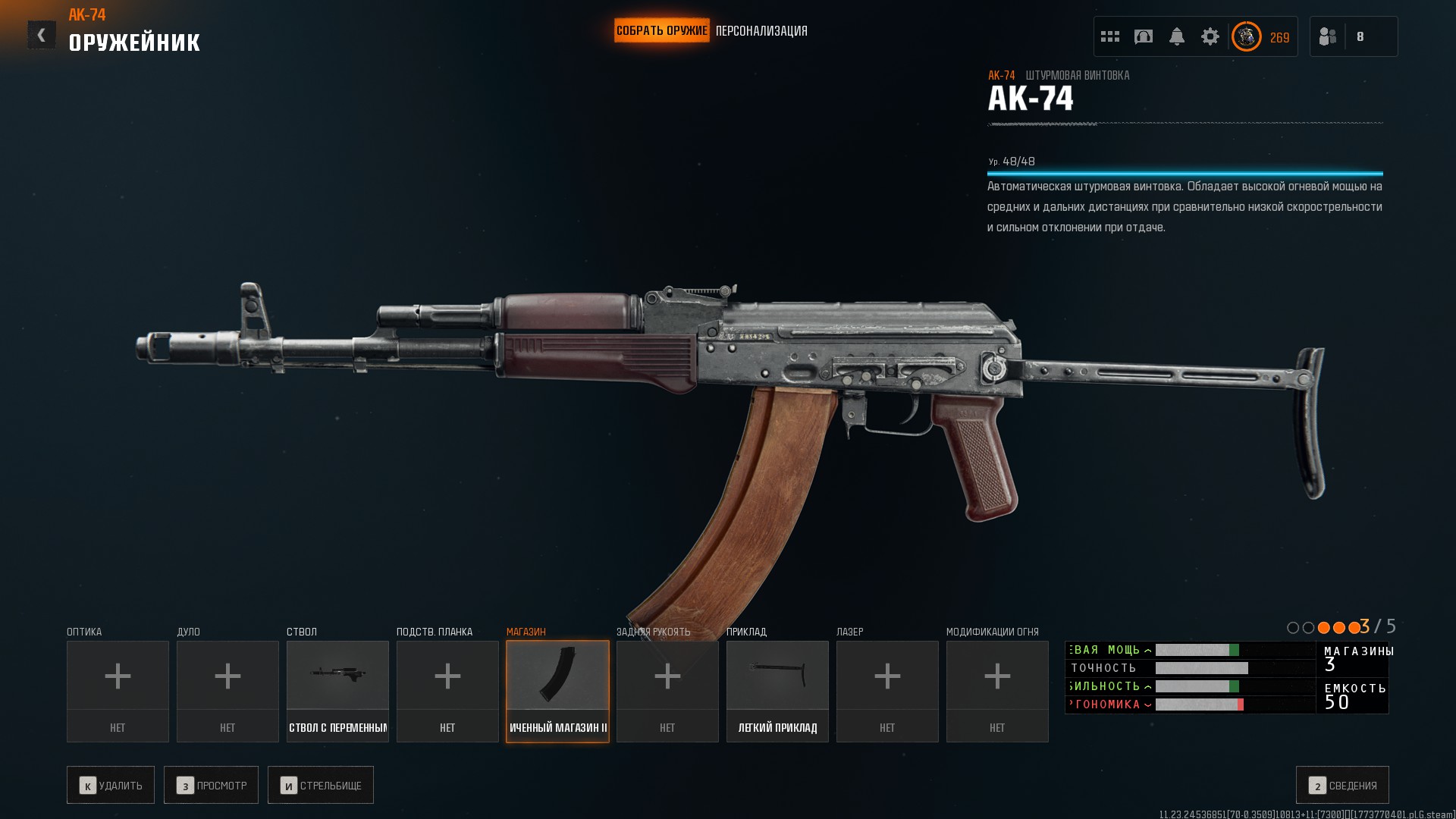Show weapon details via Сведения
Screen dimensions: 1456x819
point(1342,785)
